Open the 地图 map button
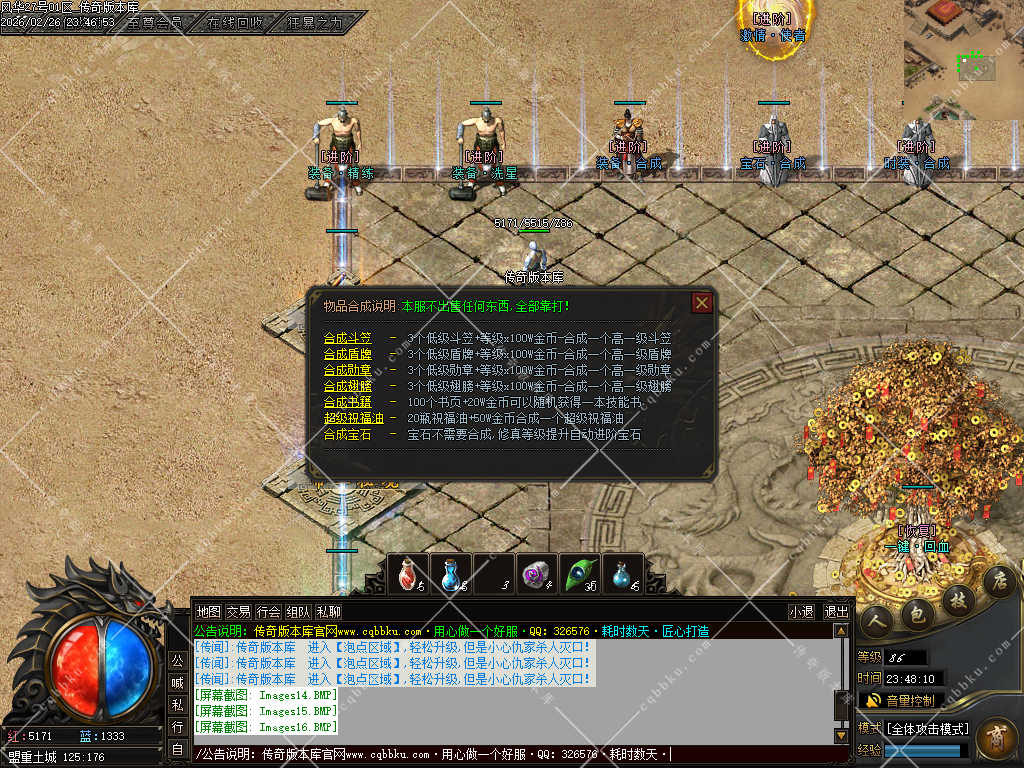The height and width of the screenshot is (768, 1024). (208, 611)
